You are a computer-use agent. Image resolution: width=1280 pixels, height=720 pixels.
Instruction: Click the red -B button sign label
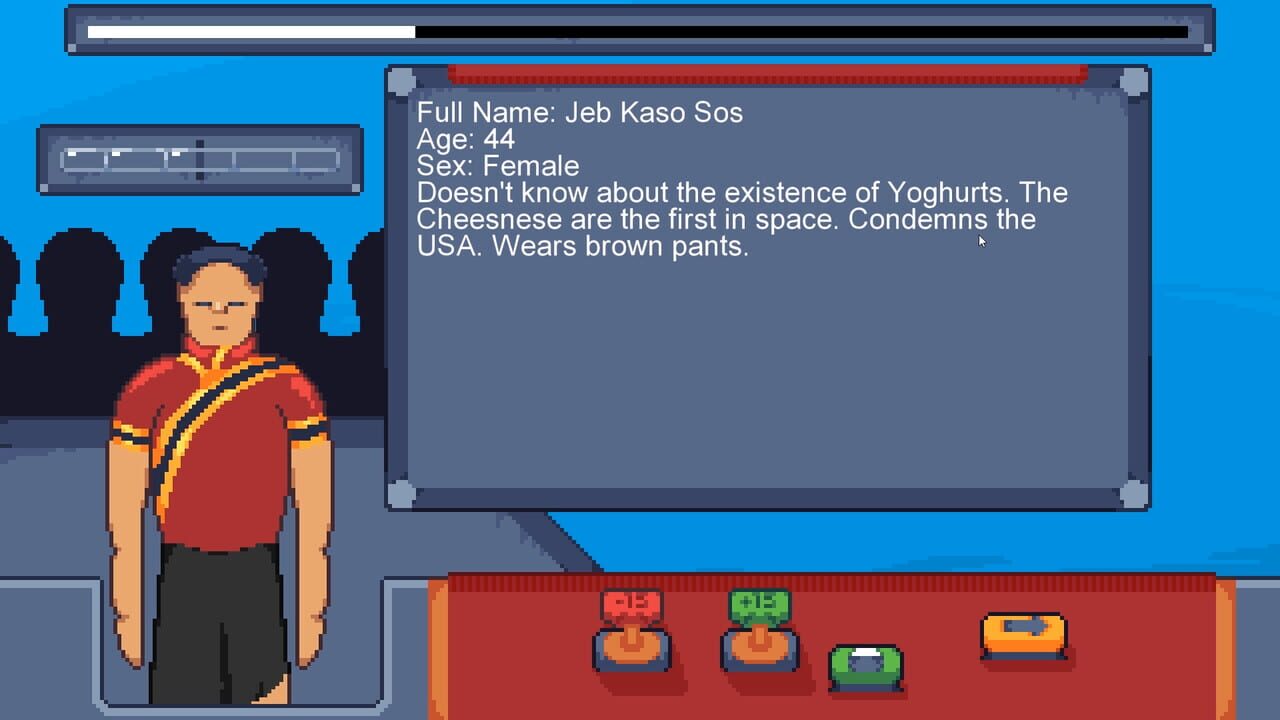pyautogui.click(x=630, y=604)
